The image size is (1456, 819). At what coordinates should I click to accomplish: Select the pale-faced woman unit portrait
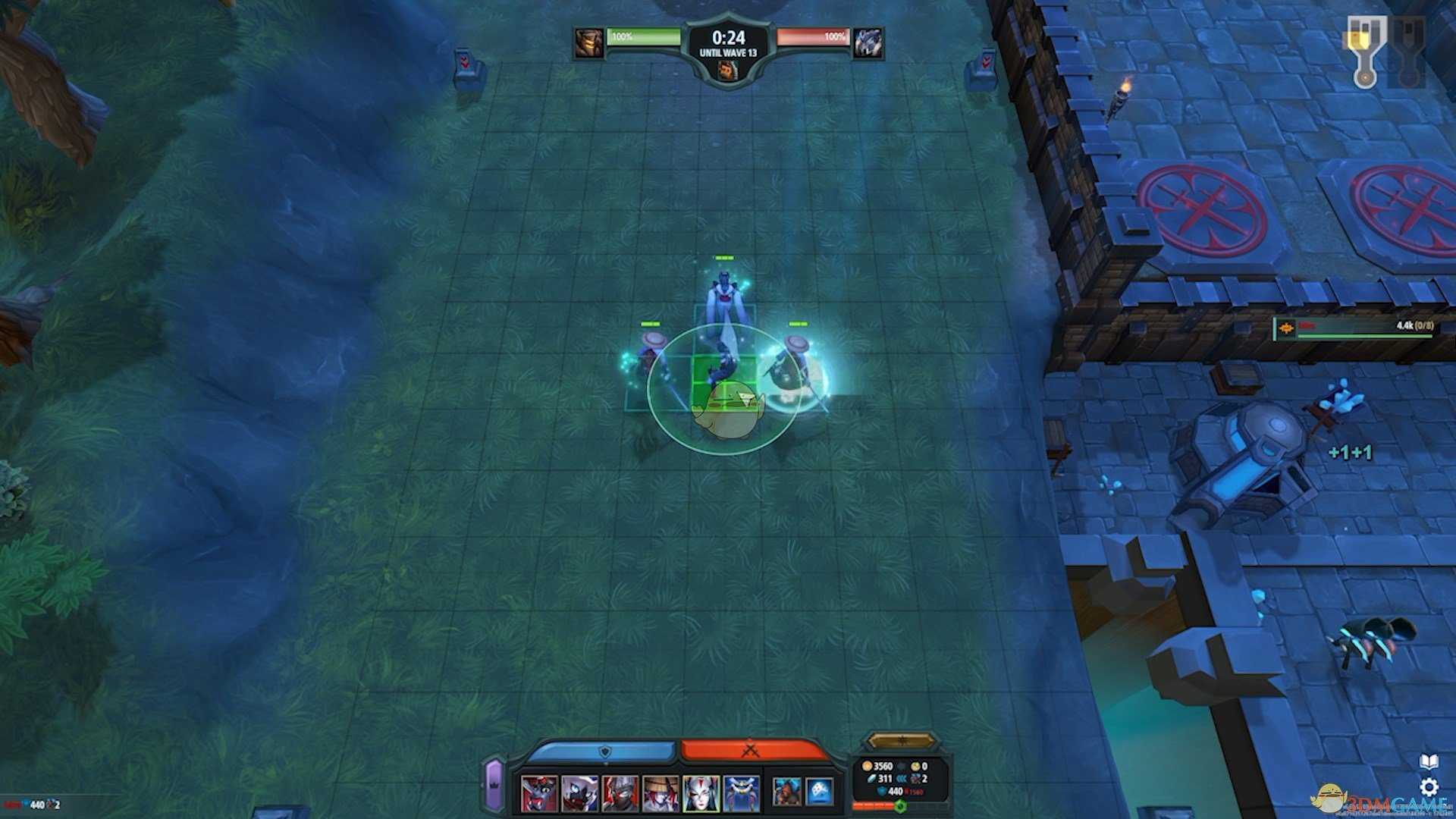(x=701, y=793)
